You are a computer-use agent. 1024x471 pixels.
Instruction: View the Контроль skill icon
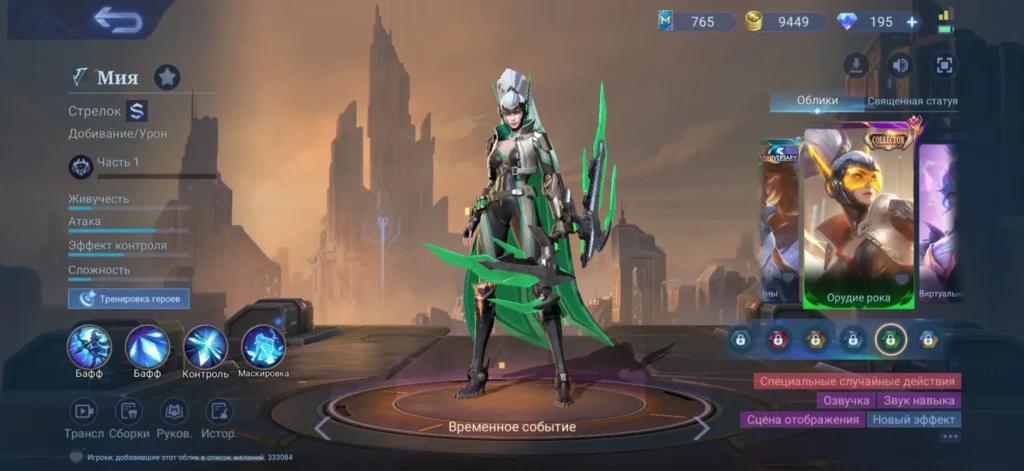205,347
